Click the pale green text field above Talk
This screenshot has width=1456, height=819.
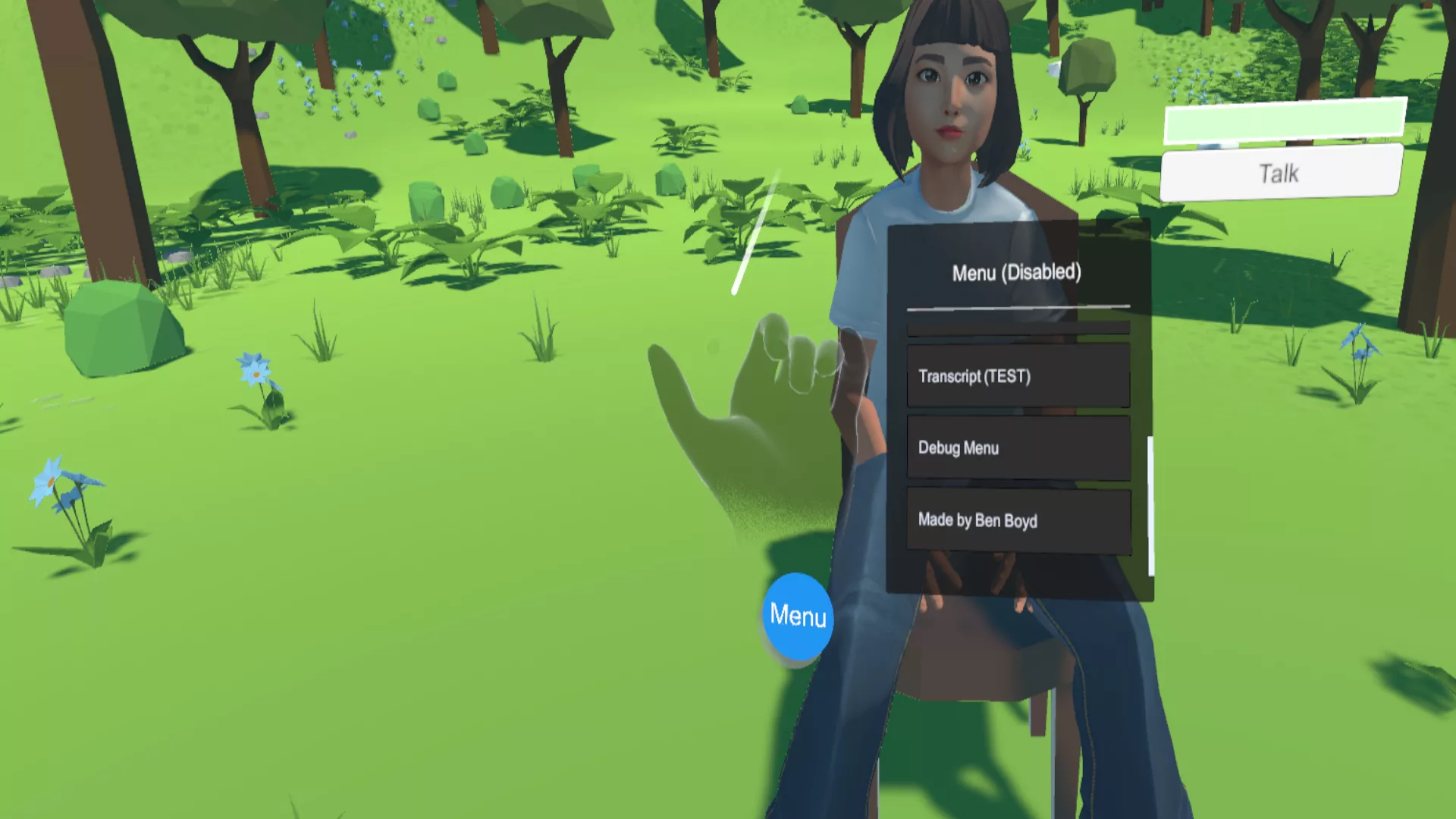pyautogui.click(x=1285, y=120)
